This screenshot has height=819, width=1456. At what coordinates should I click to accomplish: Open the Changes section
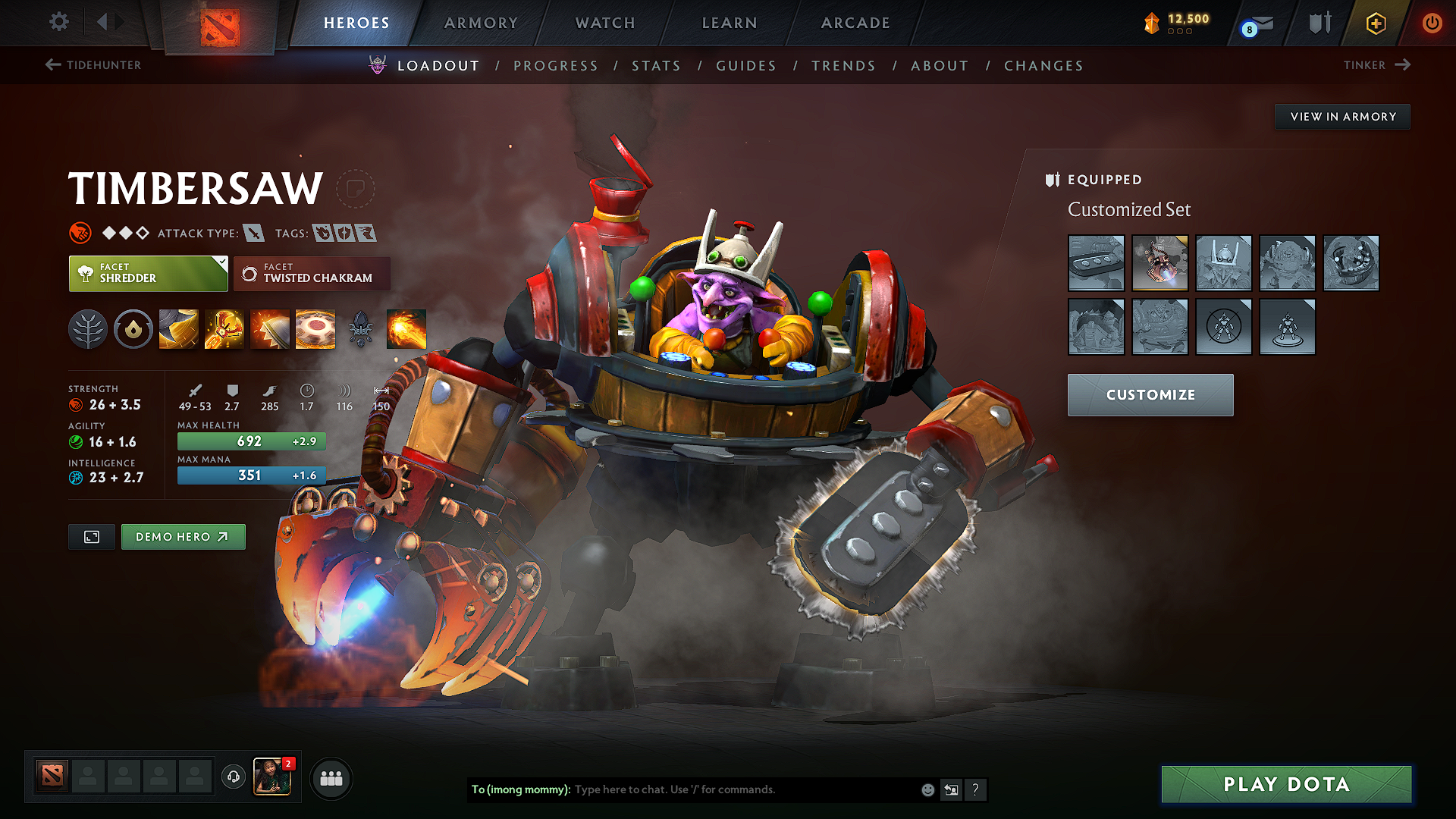(x=1043, y=66)
